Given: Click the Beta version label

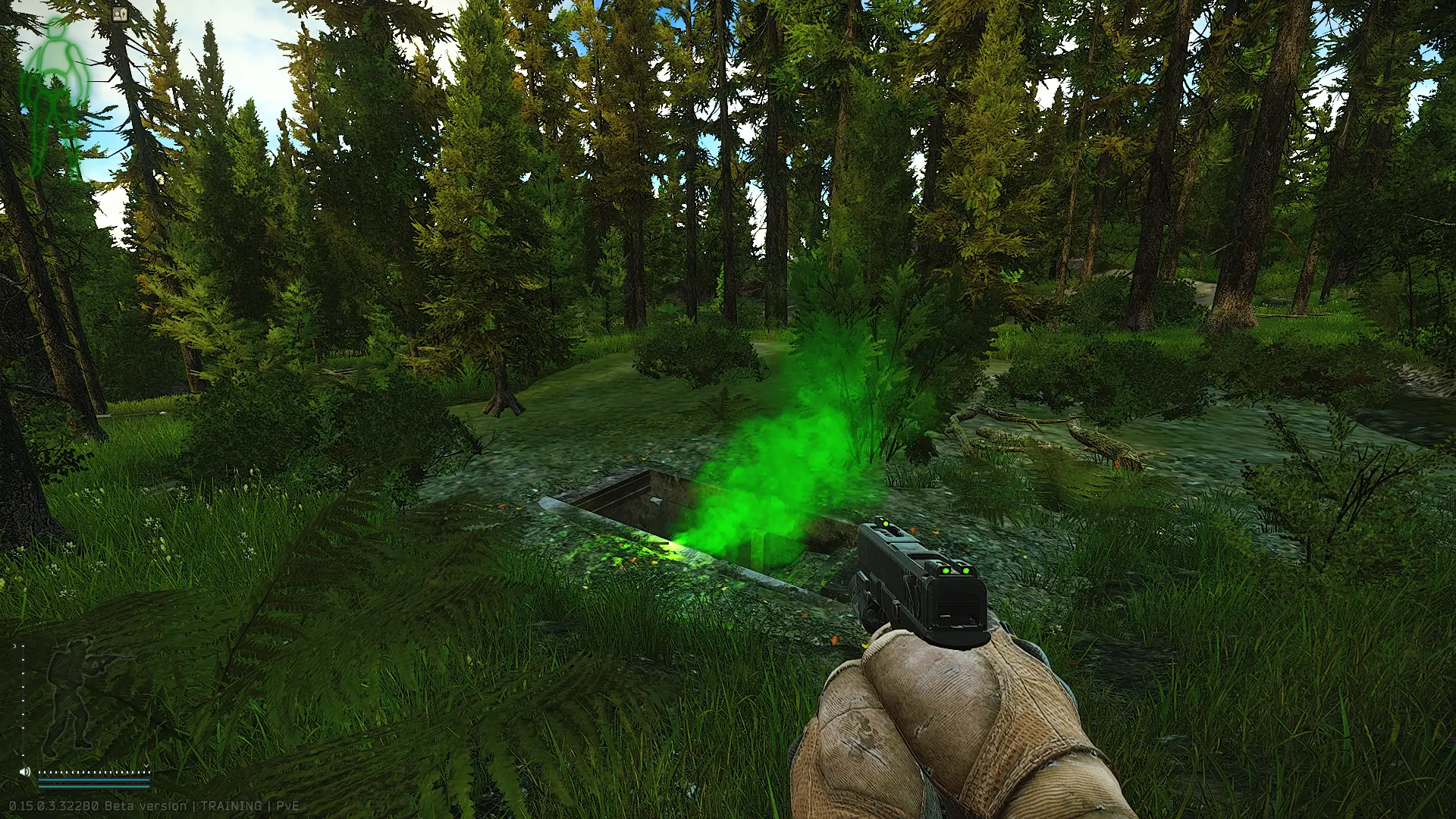Looking at the screenshot, I should coord(146,806).
